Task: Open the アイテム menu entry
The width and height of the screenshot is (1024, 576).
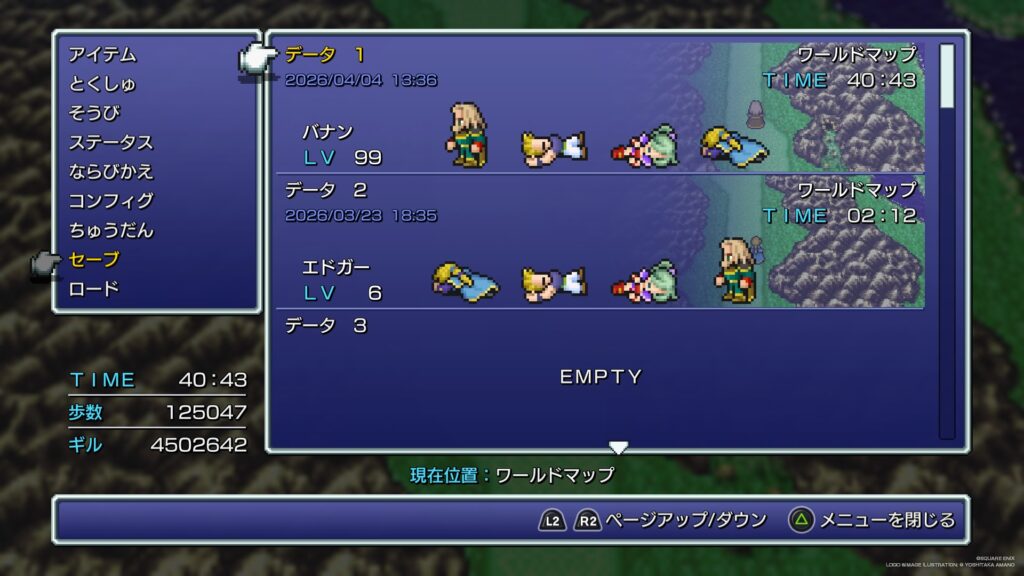Action: point(102,55)
